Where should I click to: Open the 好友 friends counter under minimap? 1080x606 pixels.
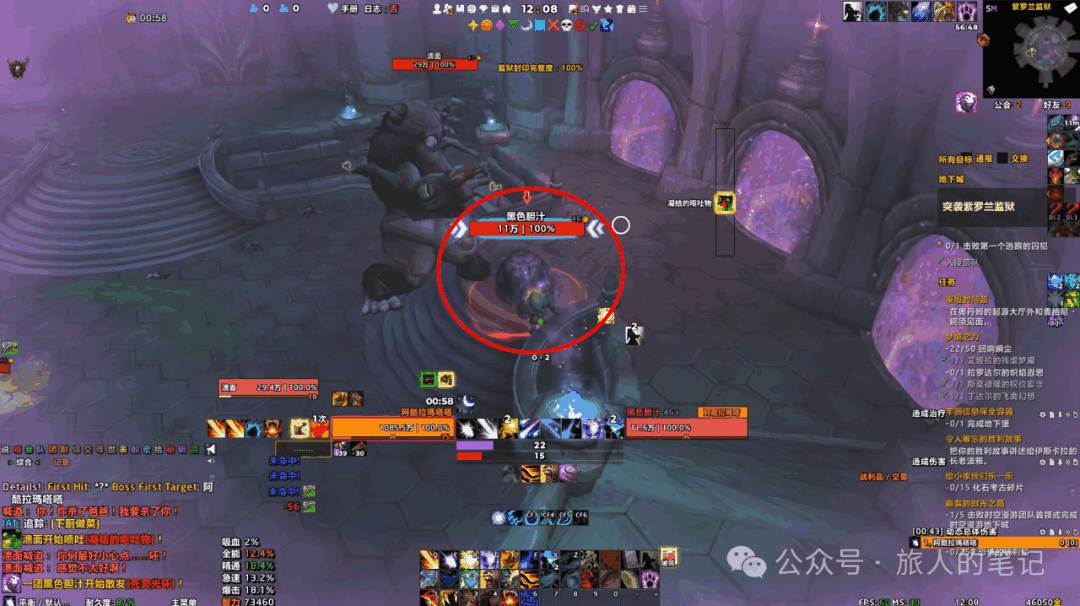coord(1053,104)
